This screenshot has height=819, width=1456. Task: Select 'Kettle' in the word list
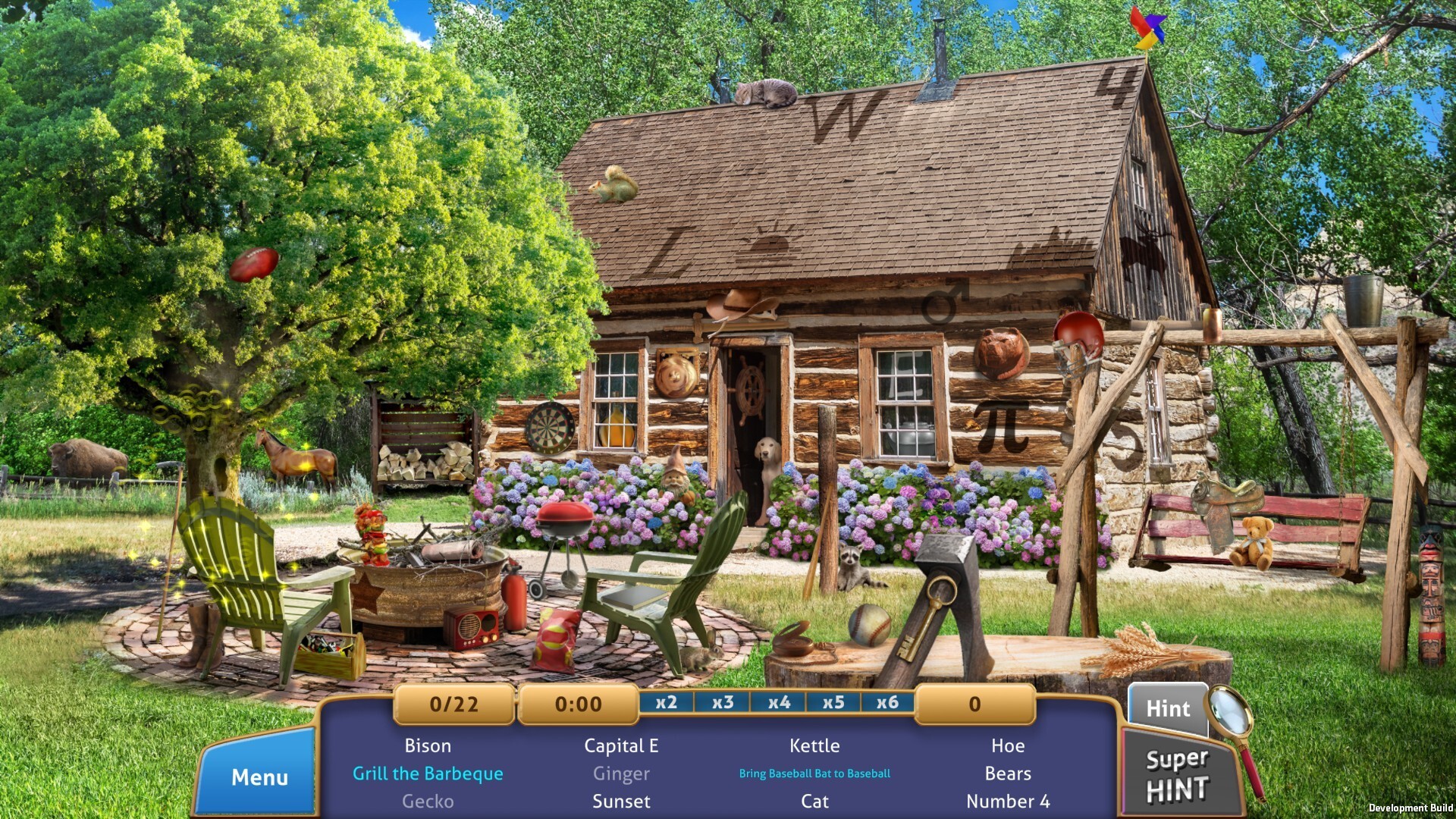tap(815, 745)
